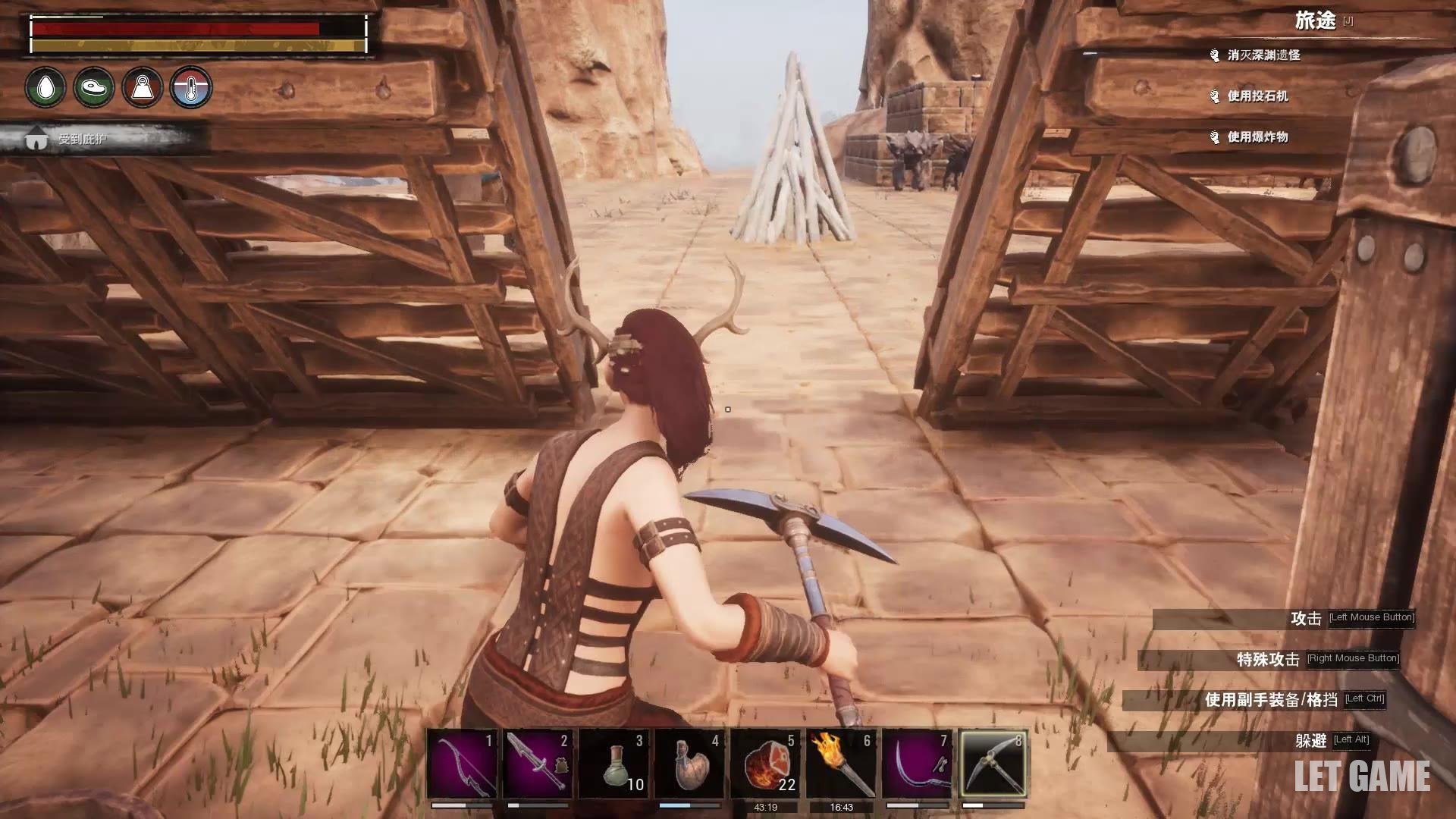
Task: Click the temperature thermometer status icon
Action: click(191, 87)
